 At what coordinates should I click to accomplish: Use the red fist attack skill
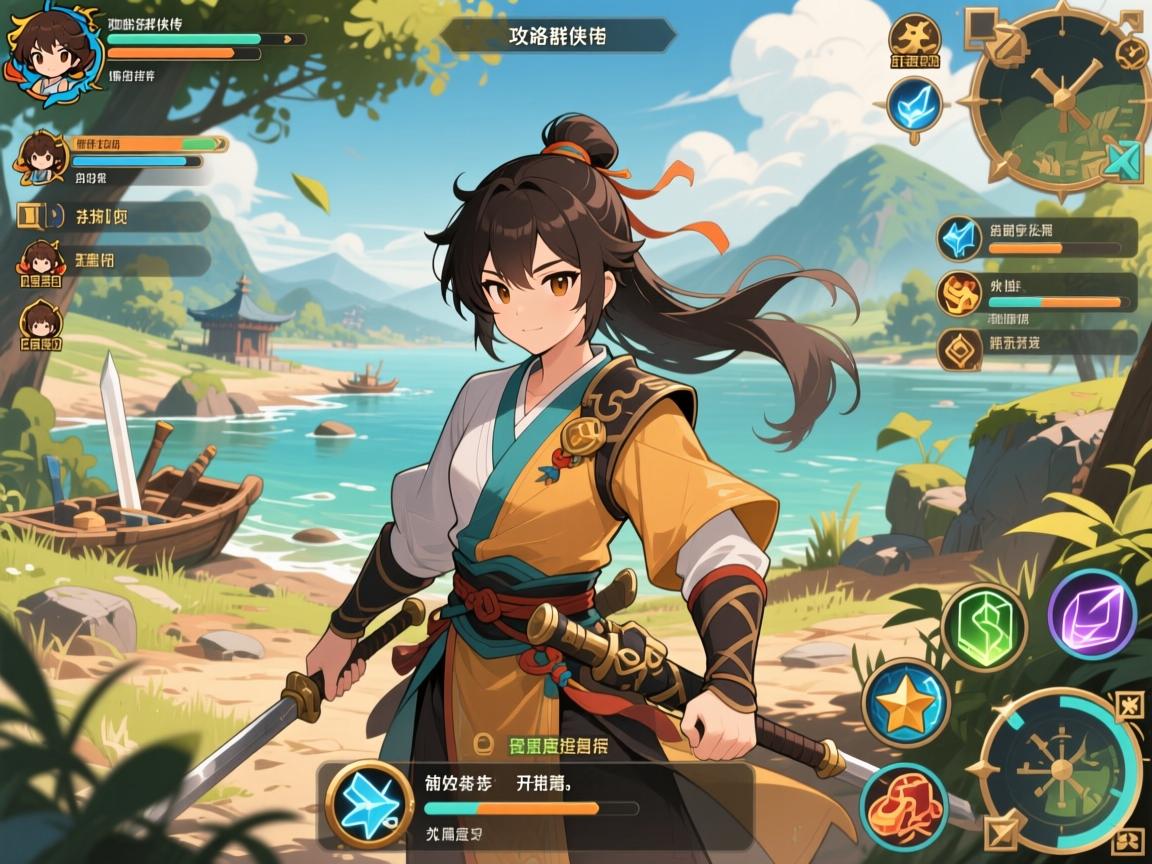pos(904,806)
